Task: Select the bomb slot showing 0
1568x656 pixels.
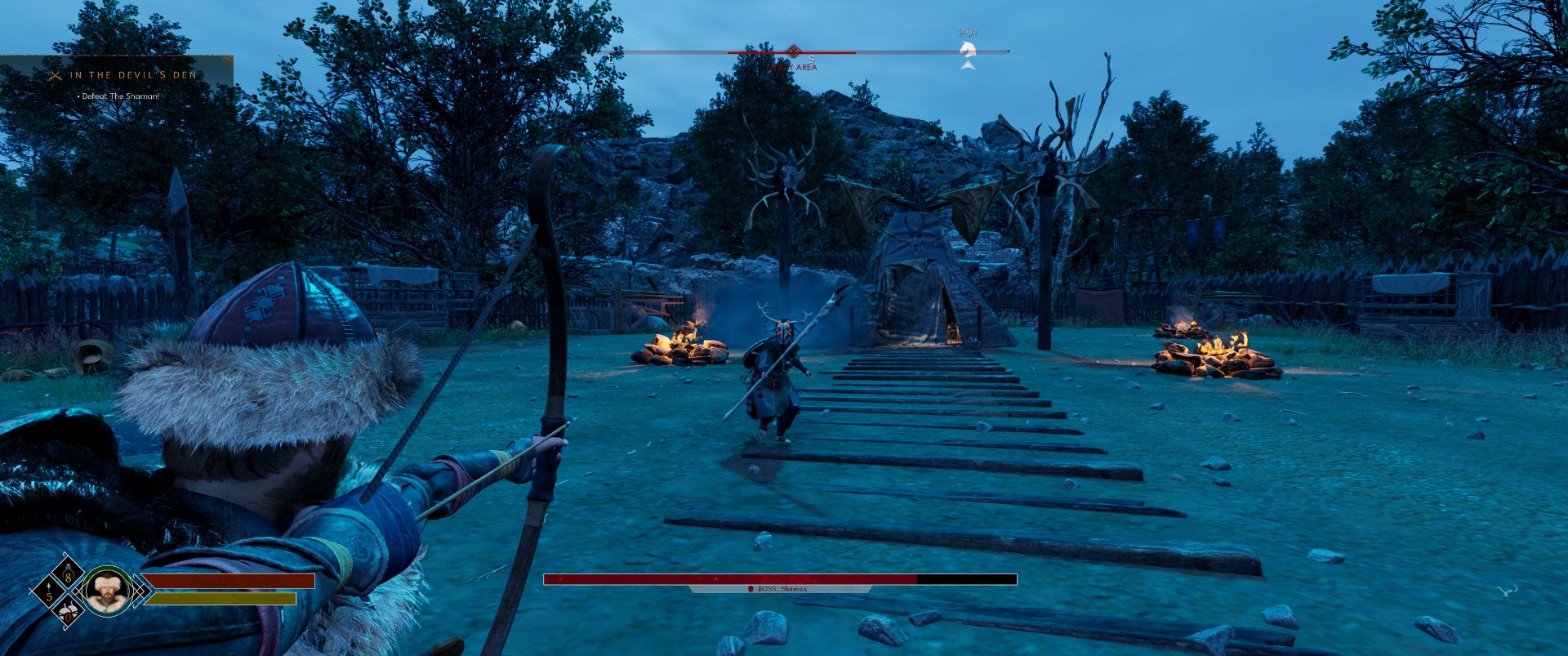Action: [x=69, y=610]
